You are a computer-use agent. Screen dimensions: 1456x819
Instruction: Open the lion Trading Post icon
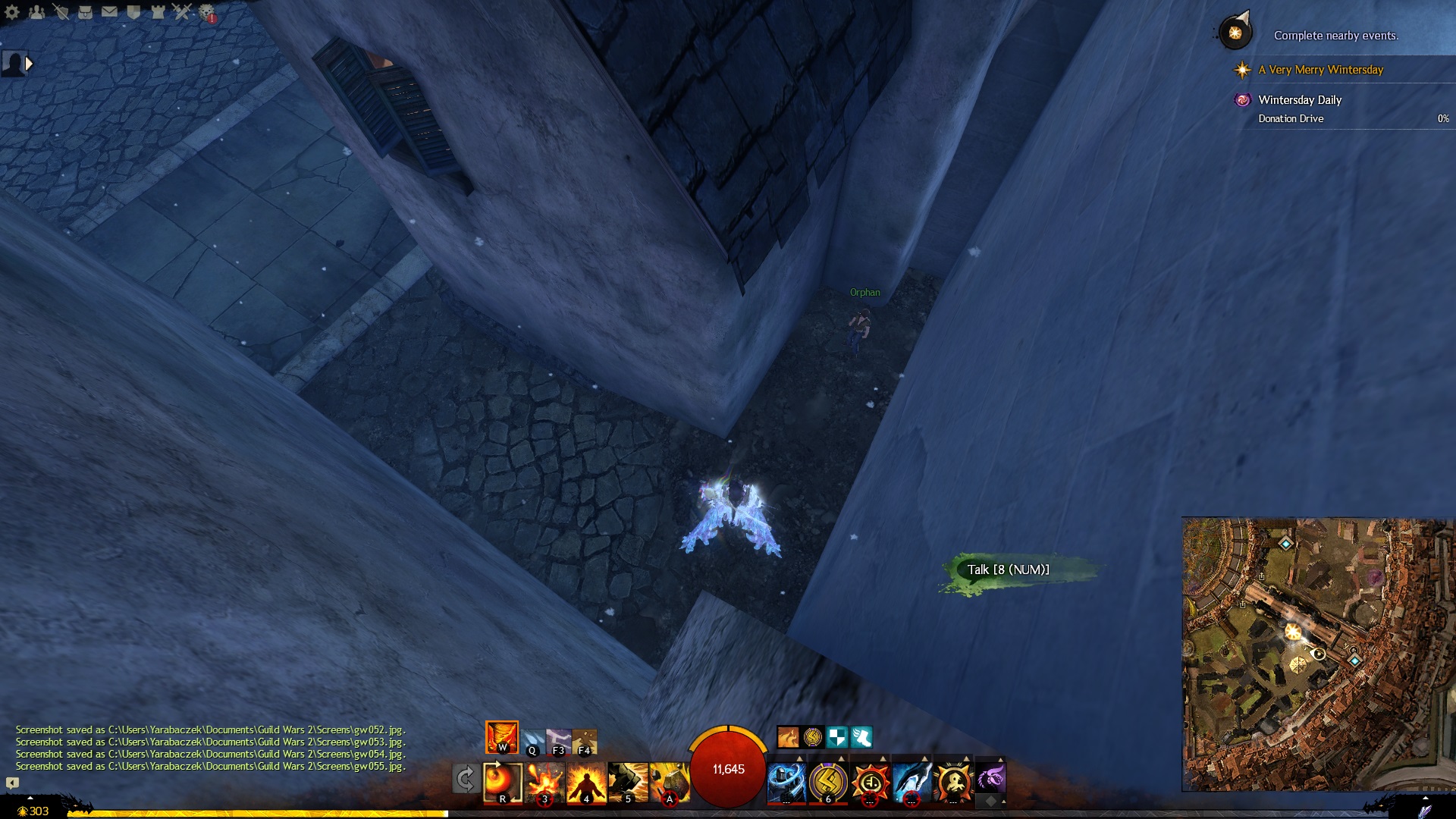tap(206, 12)
